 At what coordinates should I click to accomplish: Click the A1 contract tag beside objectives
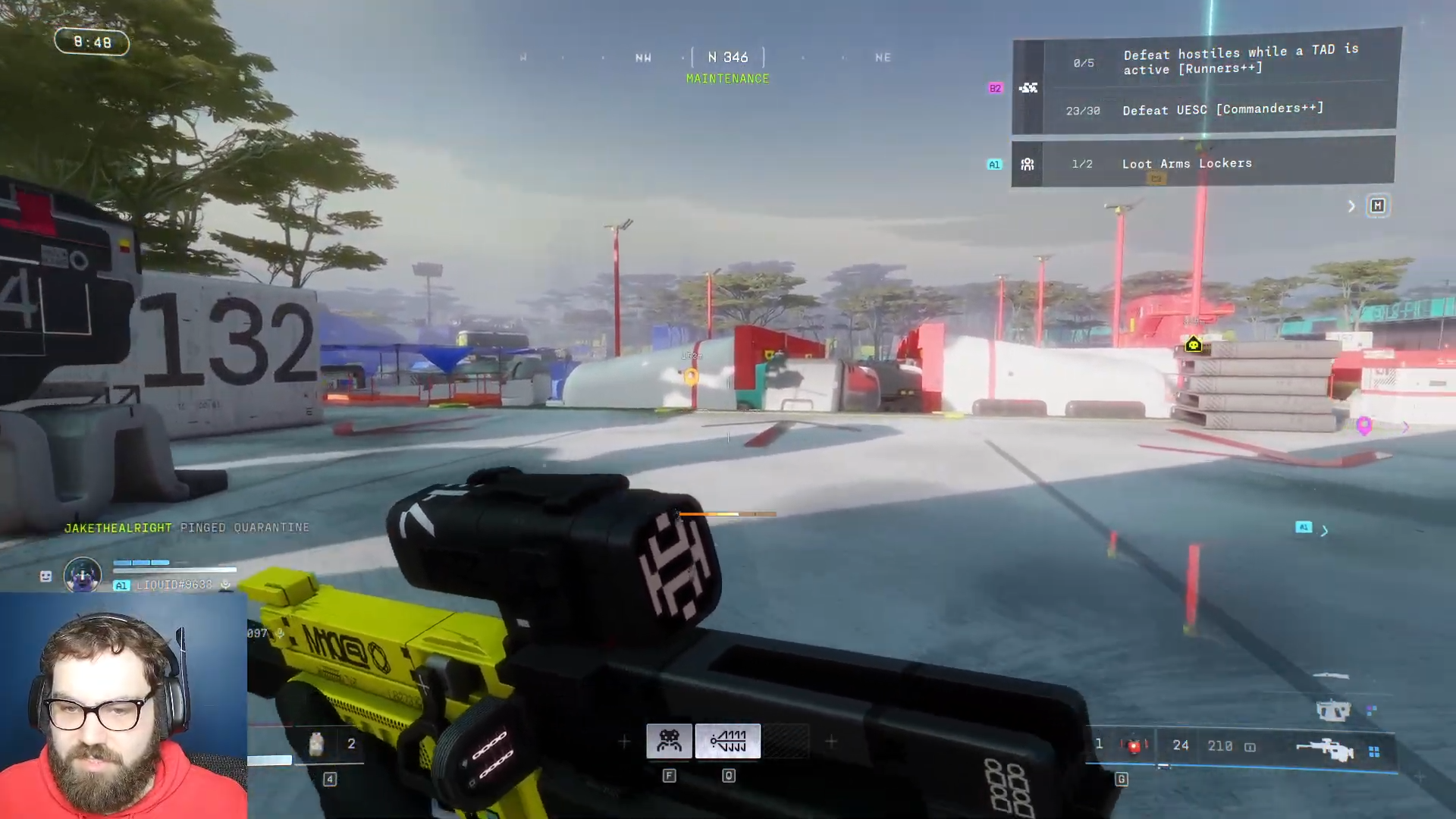point(994,165)
